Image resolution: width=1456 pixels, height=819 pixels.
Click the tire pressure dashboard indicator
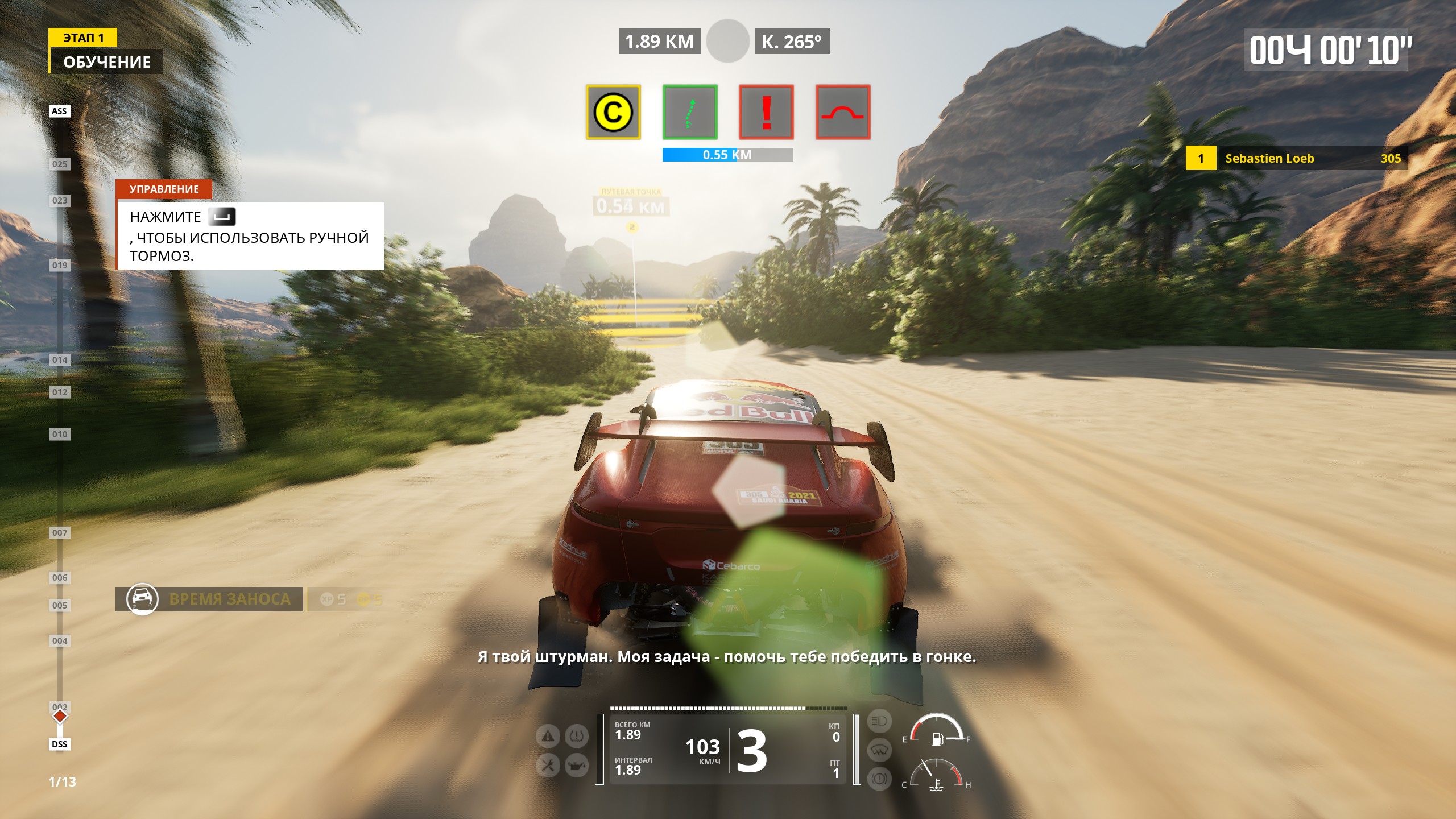pos(576,737)
